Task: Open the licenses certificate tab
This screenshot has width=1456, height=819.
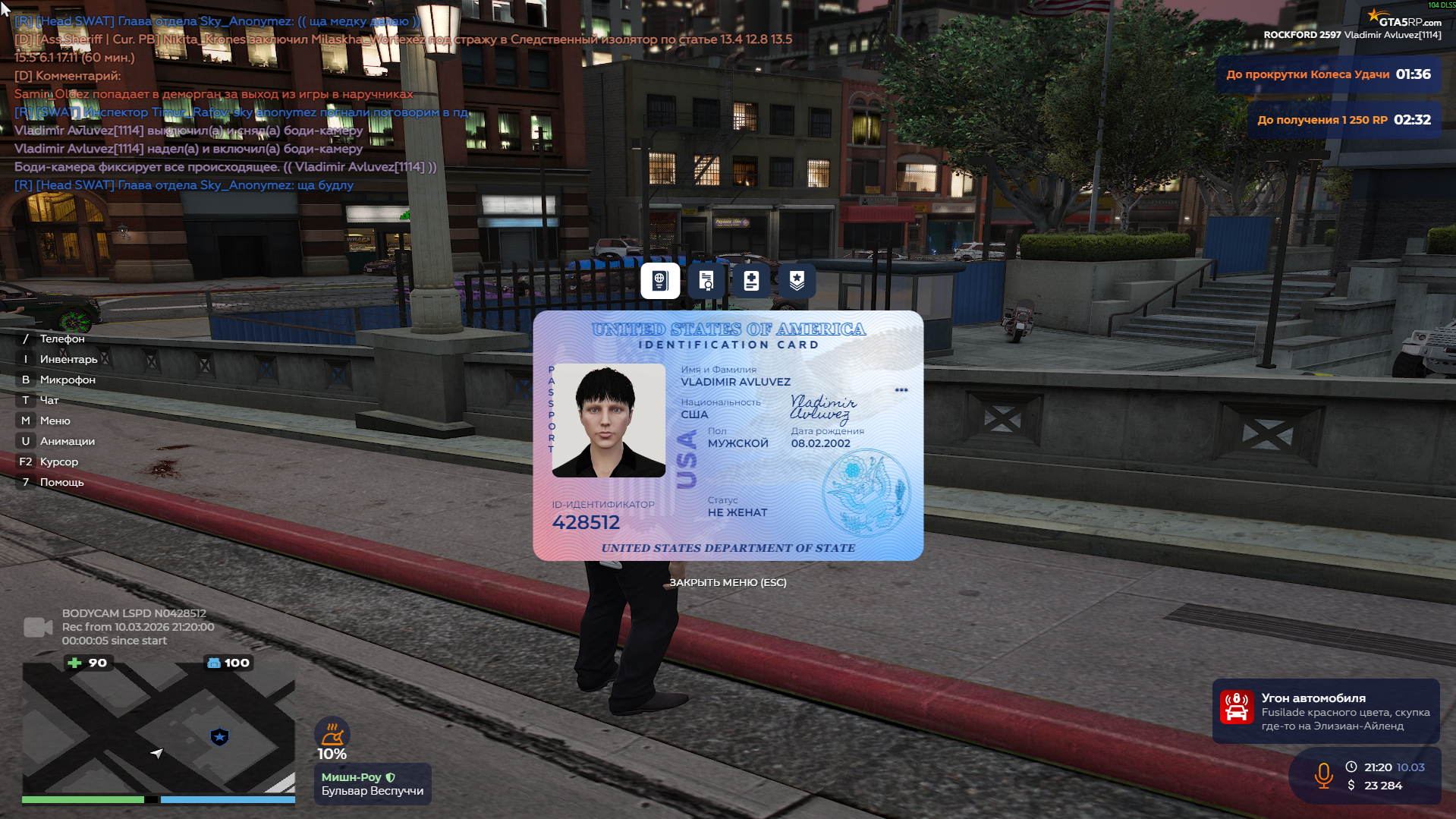Action: (706, 281)
